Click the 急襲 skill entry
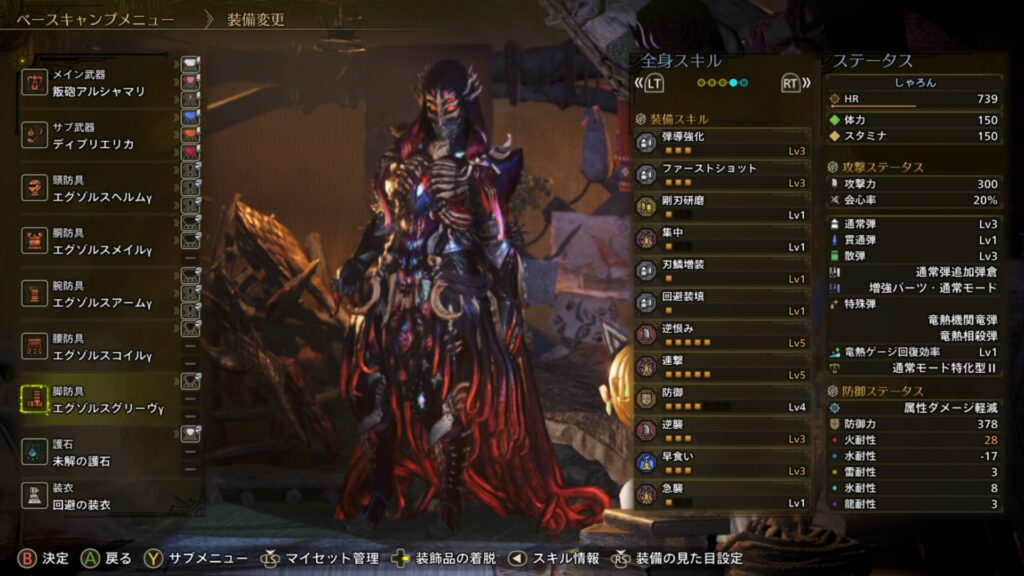The width and height of the screenshot is (1024, 576). pos(722,495)
